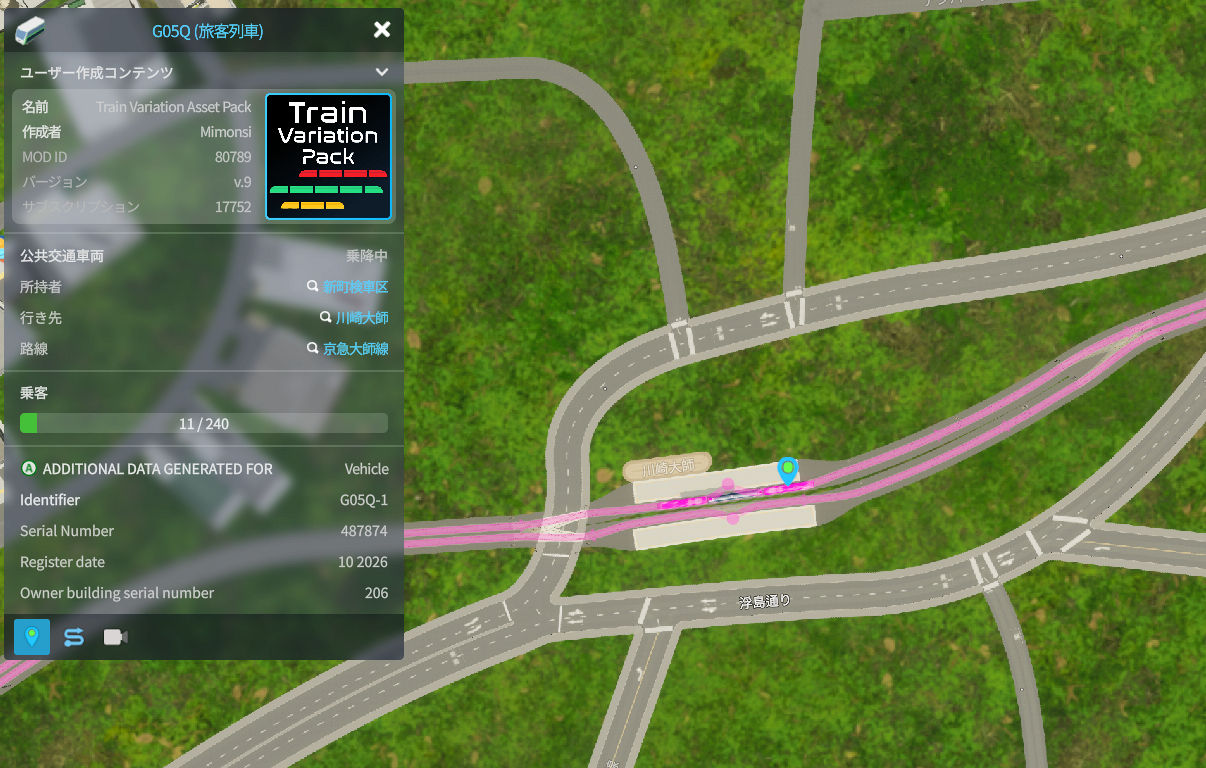Open the Train Variation Pack thumbnail

(x=328, y=156)
